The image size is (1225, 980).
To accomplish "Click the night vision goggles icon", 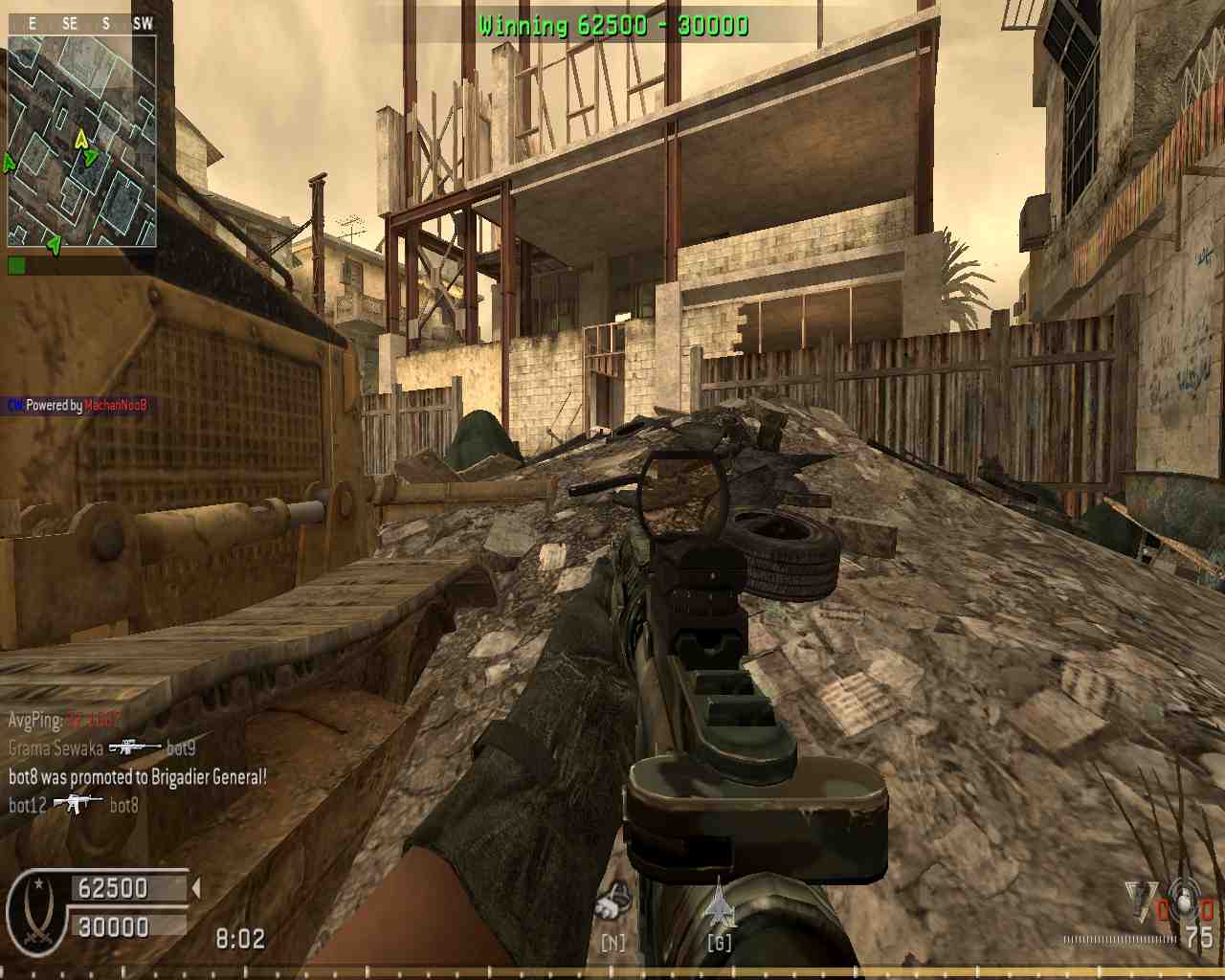I will pyautogui.click(x=612, y=903).
